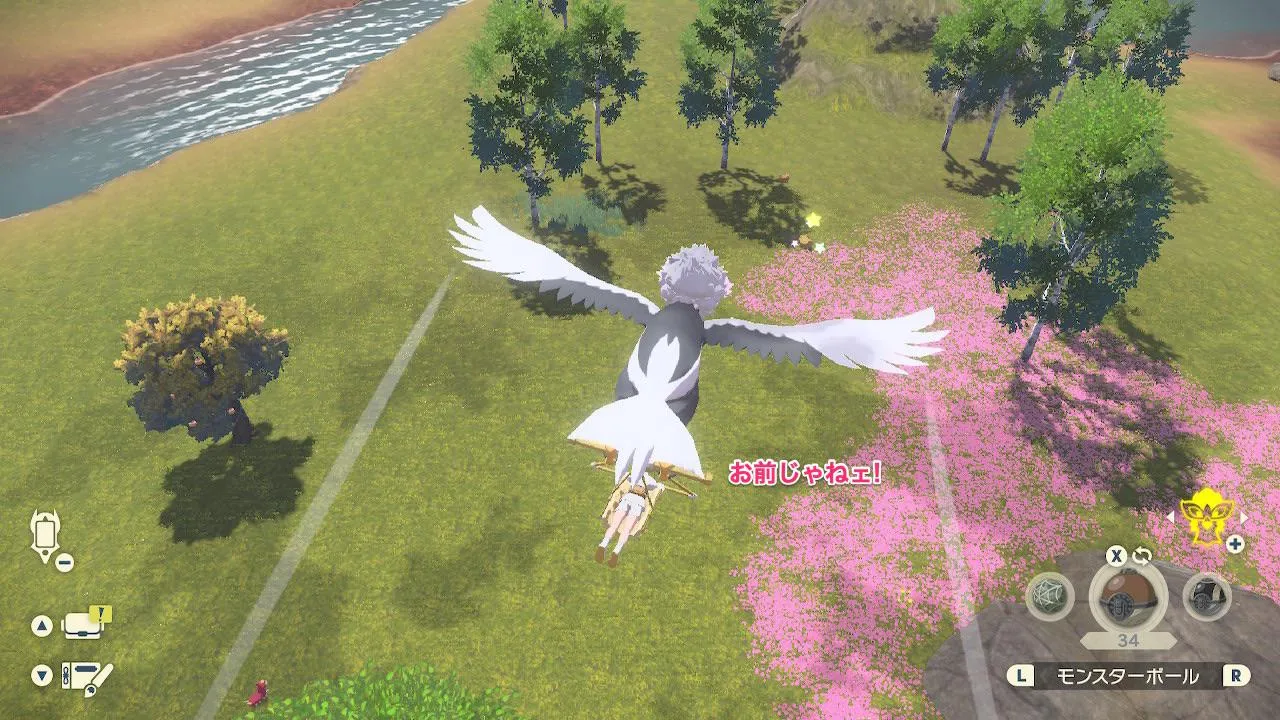Open the satchel with the alert badge

pyautogui.click(x=84, y=624)
